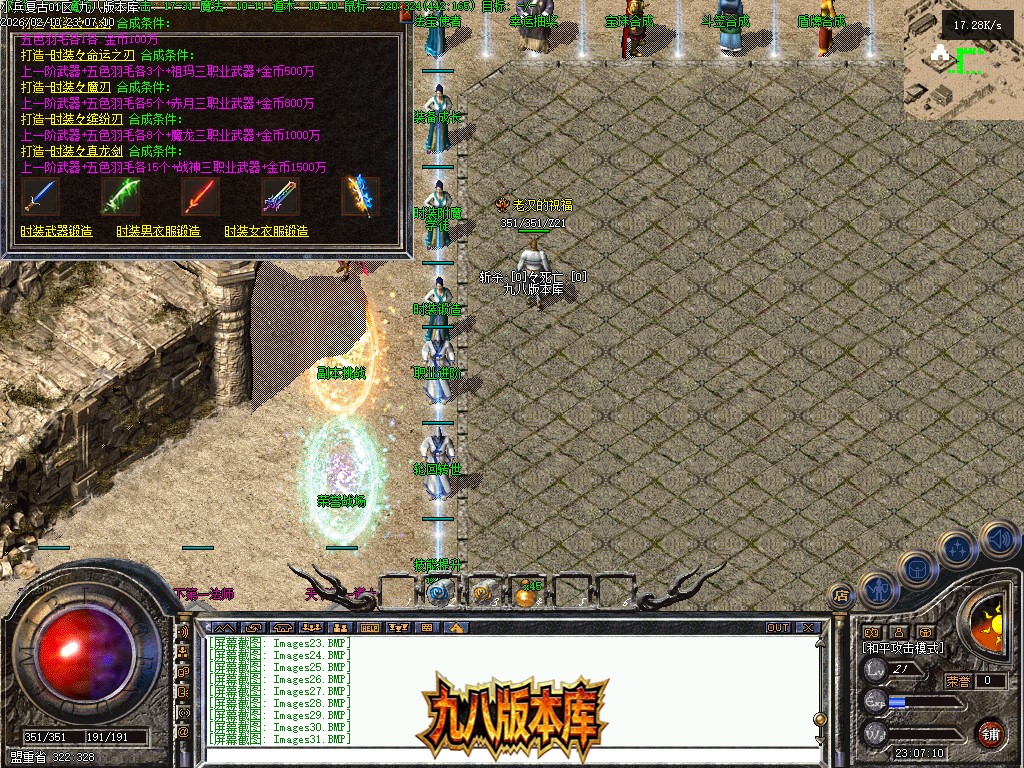Open the 店 shop button
1024x768 pixels.
tap(841, 597)
